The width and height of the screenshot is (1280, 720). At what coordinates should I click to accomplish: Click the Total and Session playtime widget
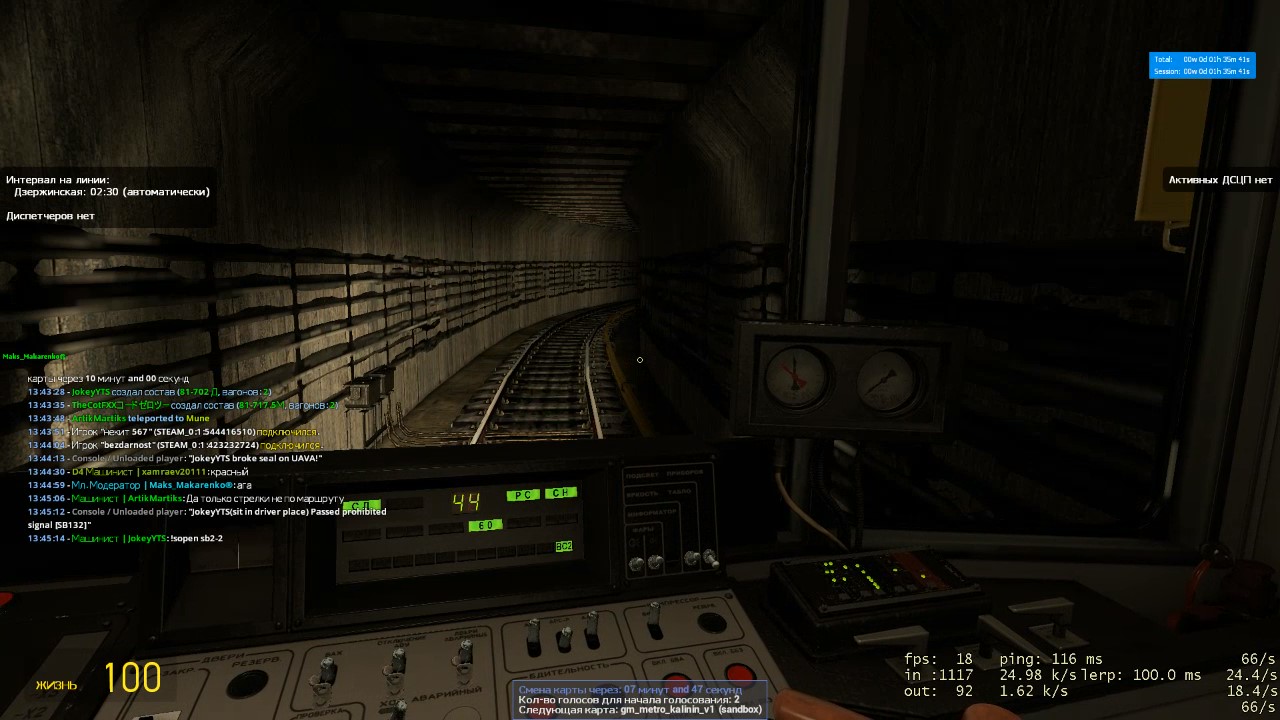click(1201, 65)
